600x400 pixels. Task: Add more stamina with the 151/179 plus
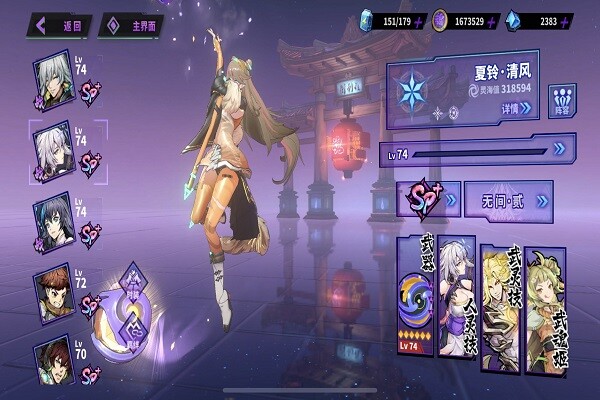(419, 20)
